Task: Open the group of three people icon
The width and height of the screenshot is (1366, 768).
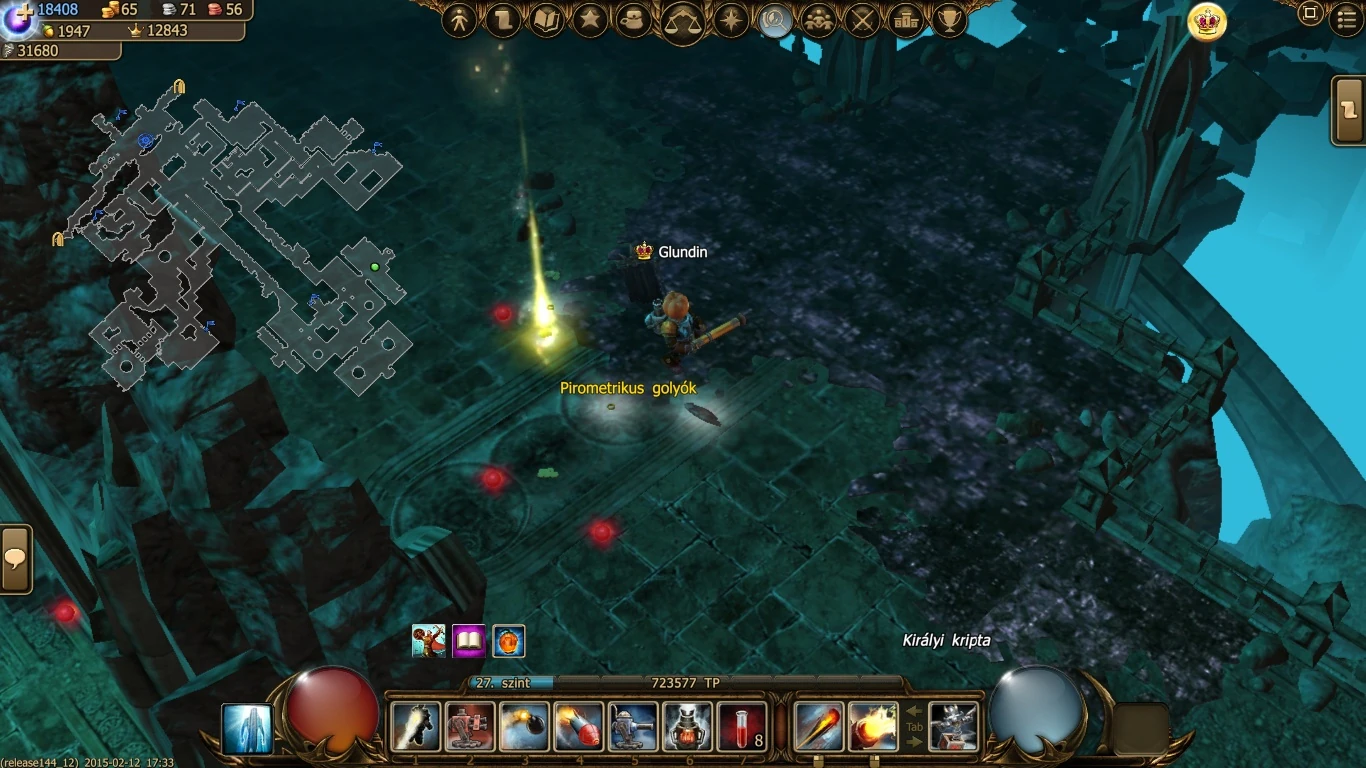Action: tap(819, 21)
